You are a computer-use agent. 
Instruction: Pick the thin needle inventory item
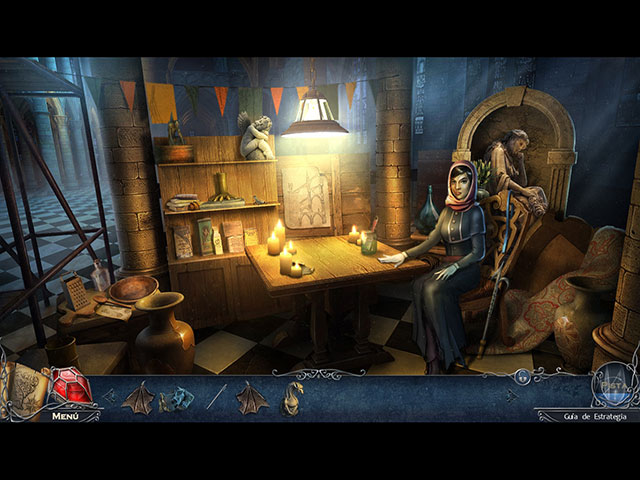[x=216, y=397]
